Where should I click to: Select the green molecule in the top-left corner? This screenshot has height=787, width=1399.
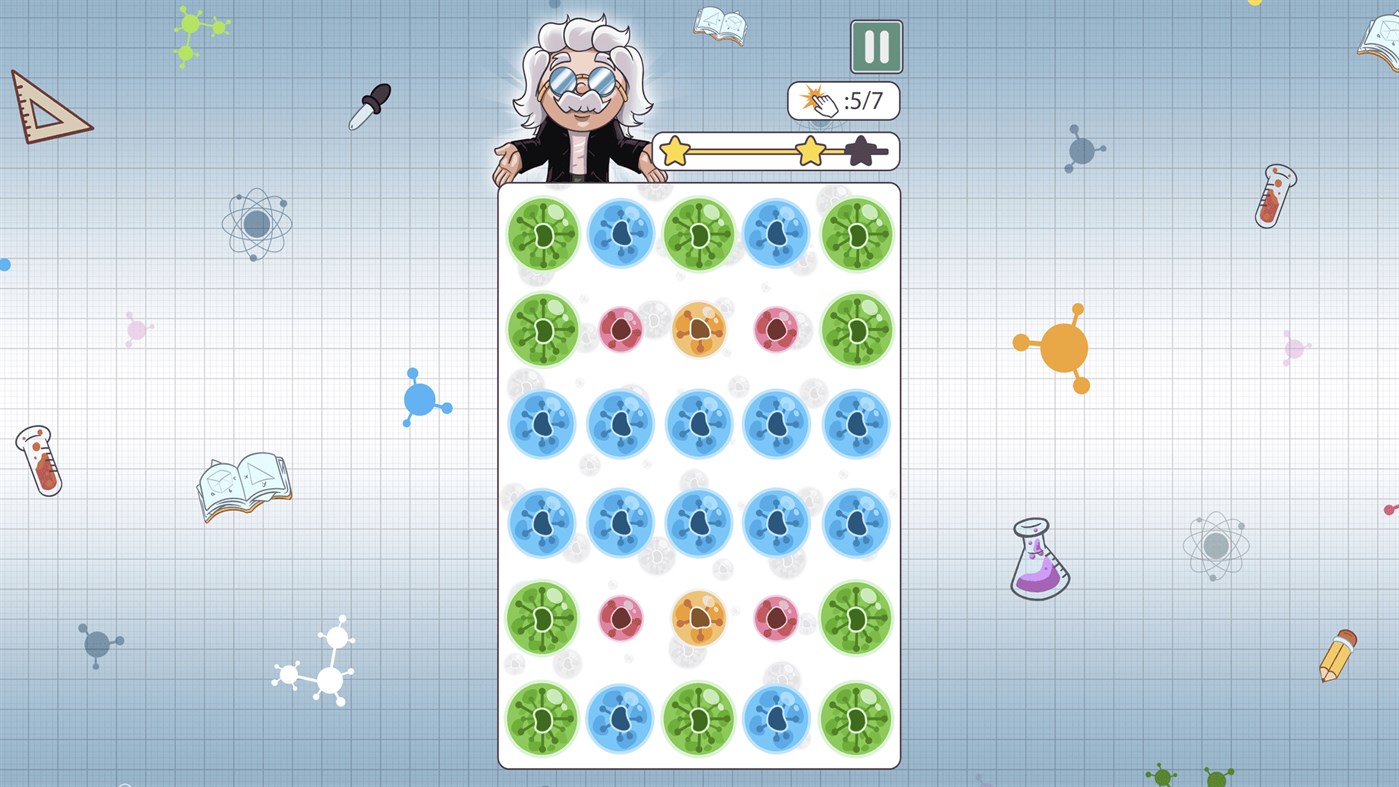point(541,232)
